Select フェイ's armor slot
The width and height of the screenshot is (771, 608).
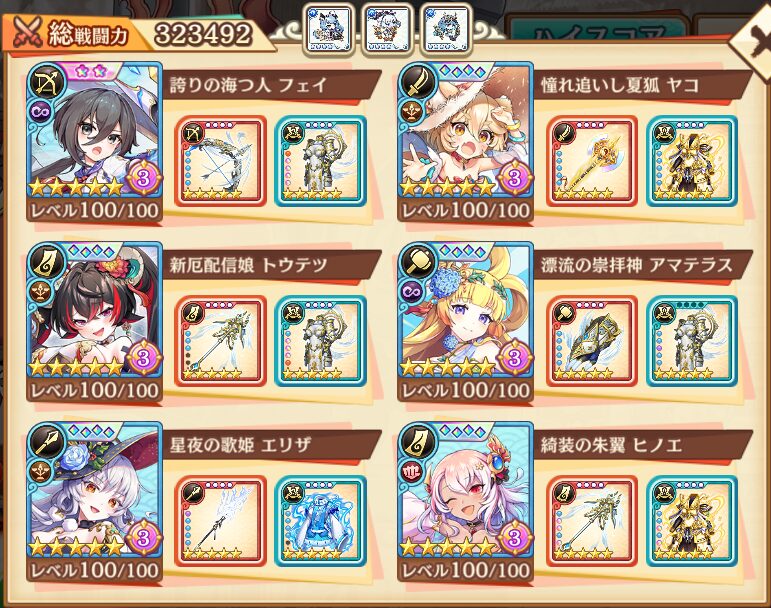(319, 161)
